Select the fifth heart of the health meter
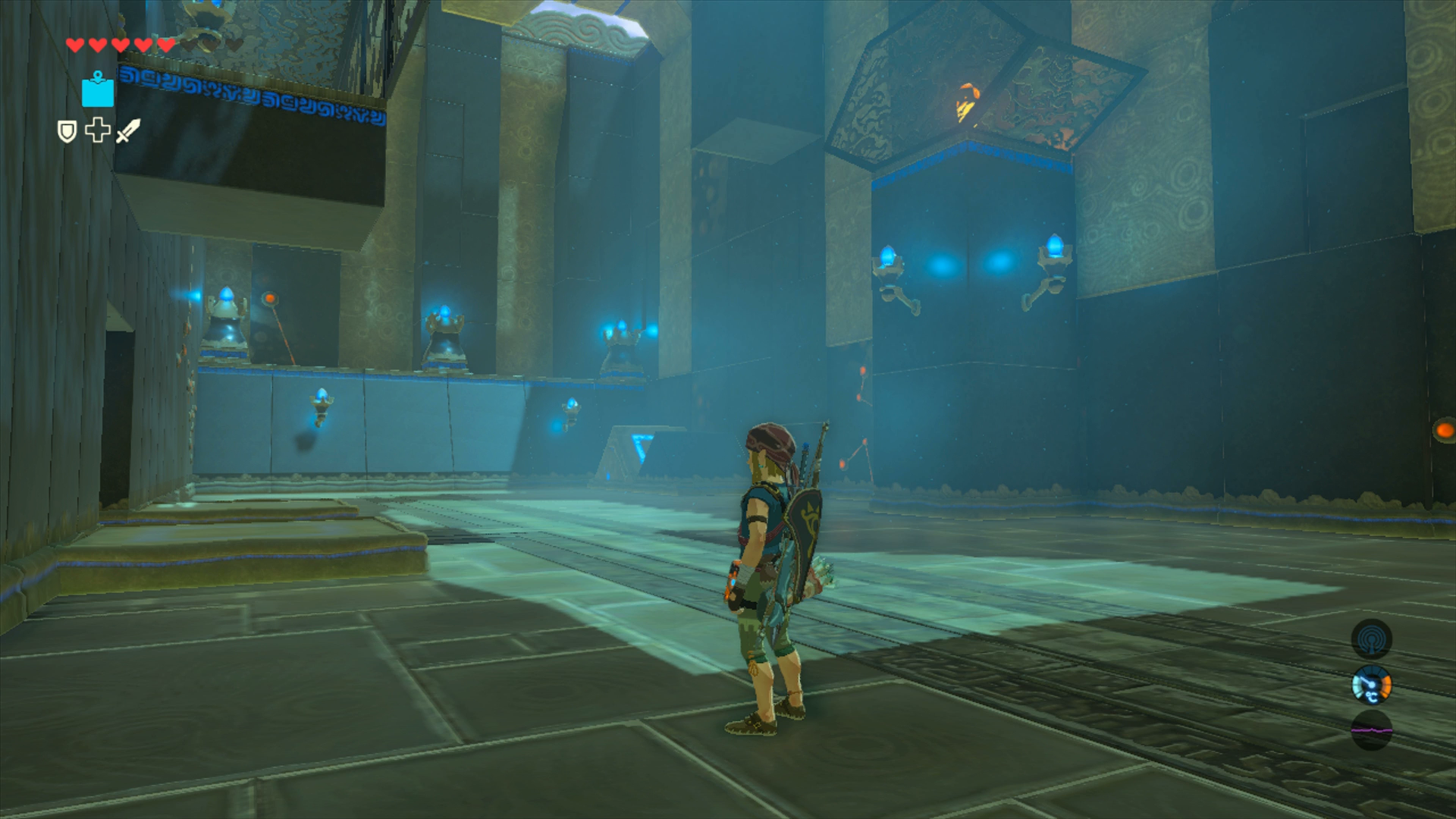The height and width of the screenshot is (819, 1456). (x=165, y=45)
